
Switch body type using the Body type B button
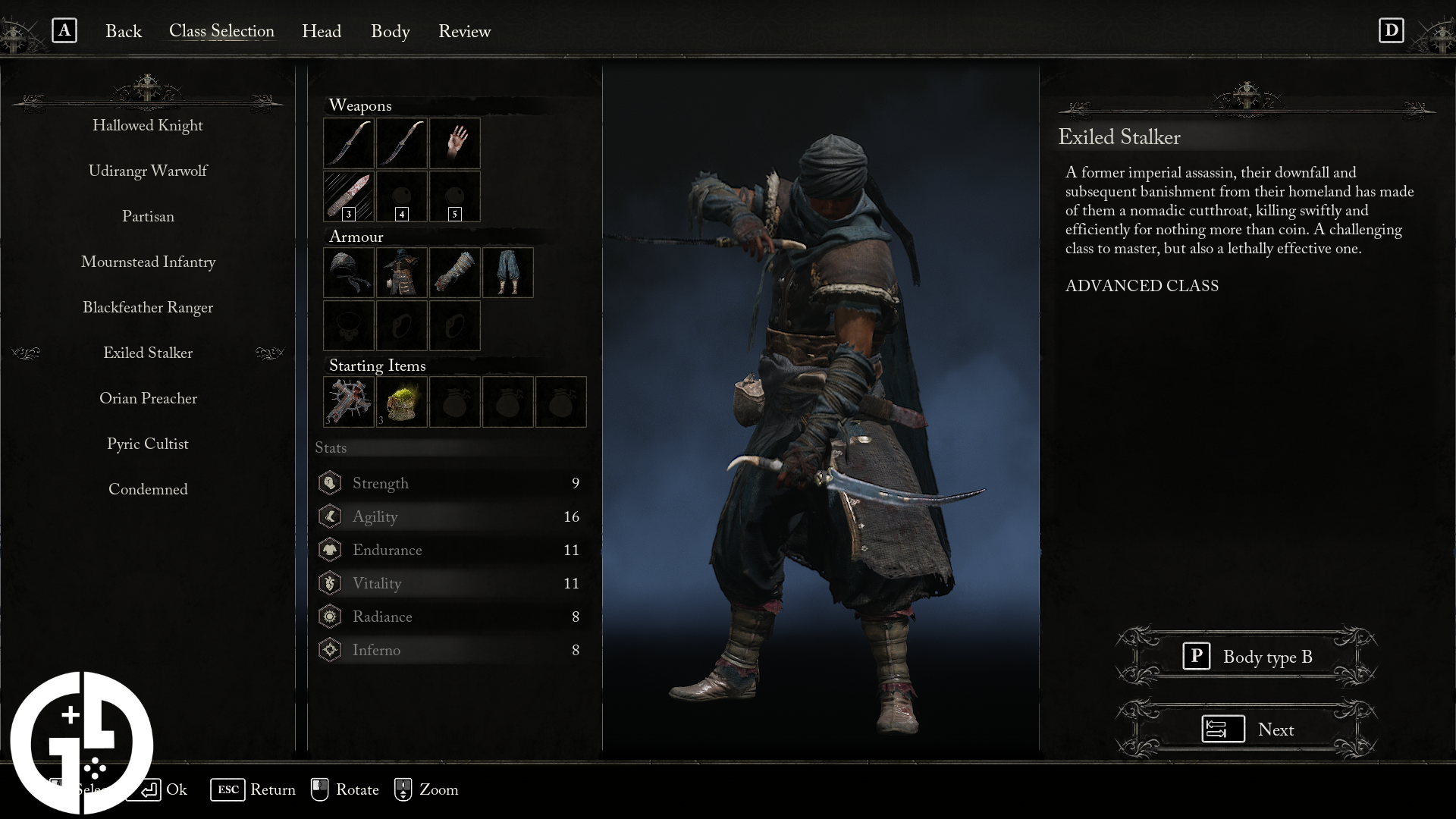[1247, 657]
